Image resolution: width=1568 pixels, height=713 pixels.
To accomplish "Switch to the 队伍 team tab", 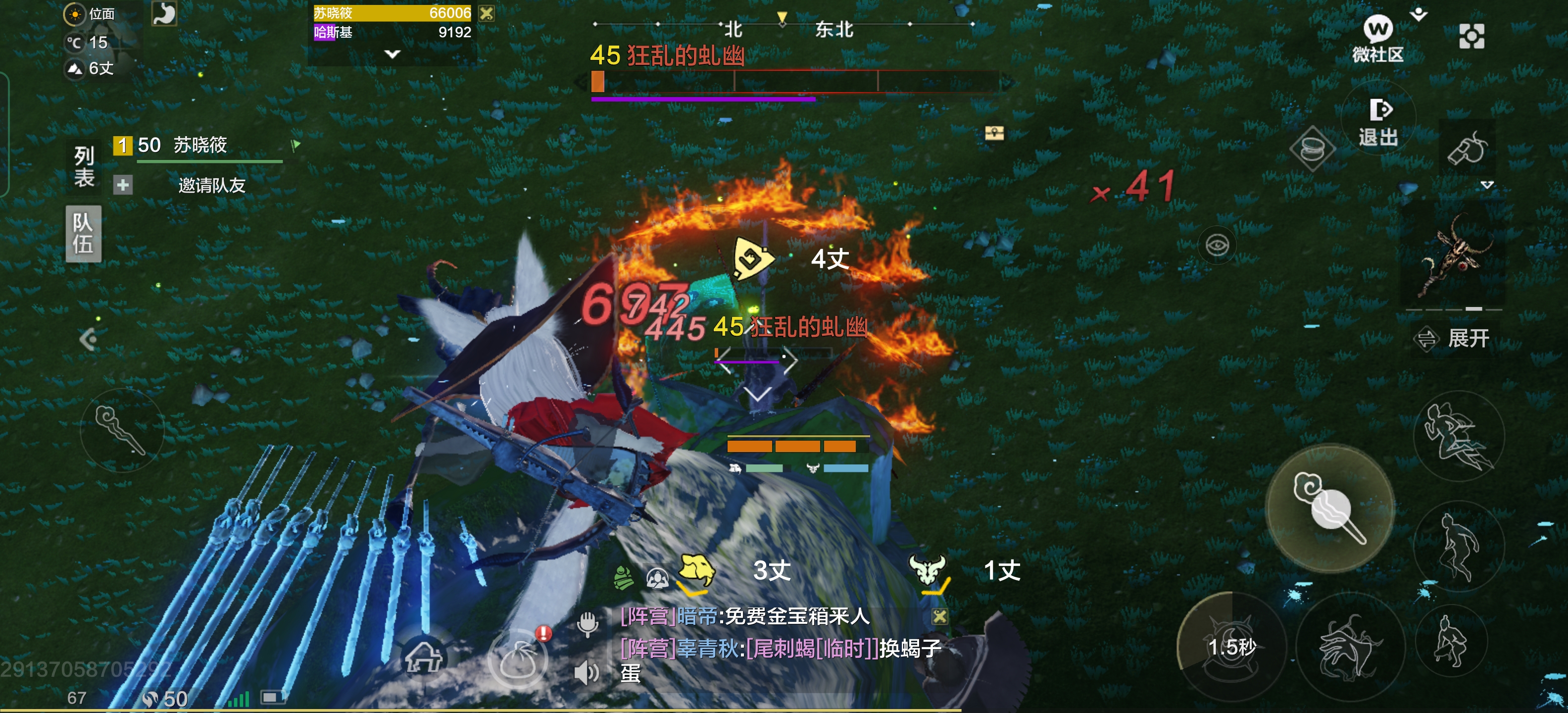I will (83, 233).
